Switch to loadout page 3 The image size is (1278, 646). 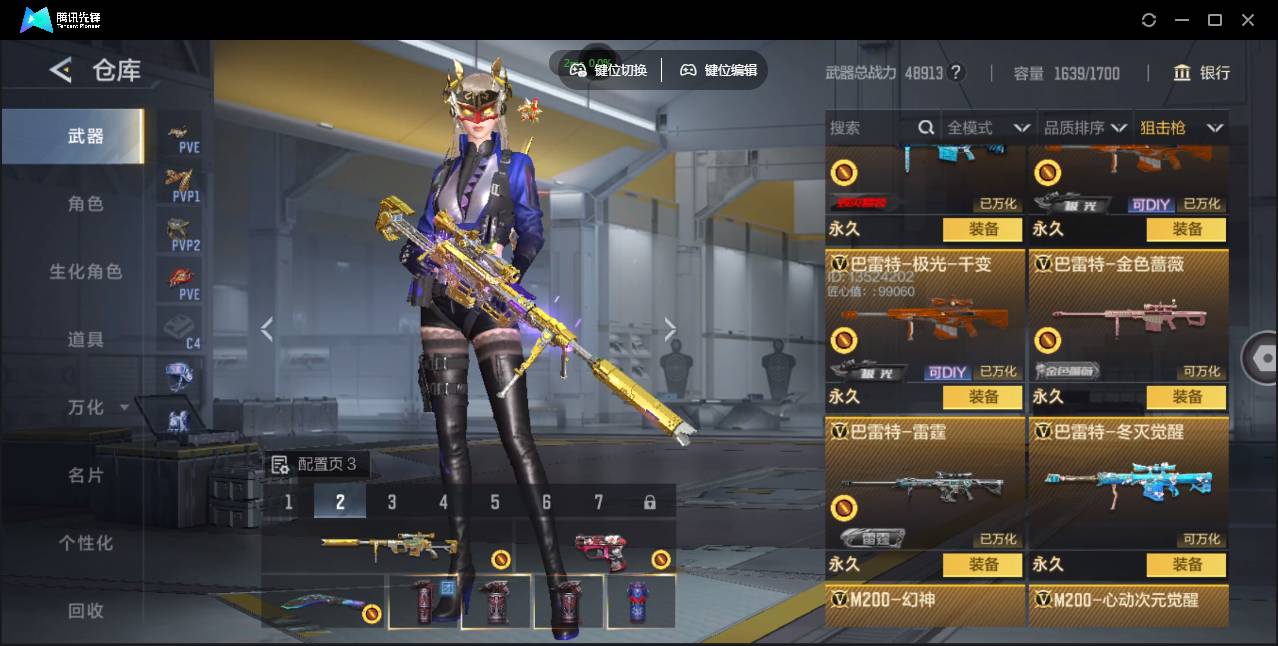pos(392,502)
